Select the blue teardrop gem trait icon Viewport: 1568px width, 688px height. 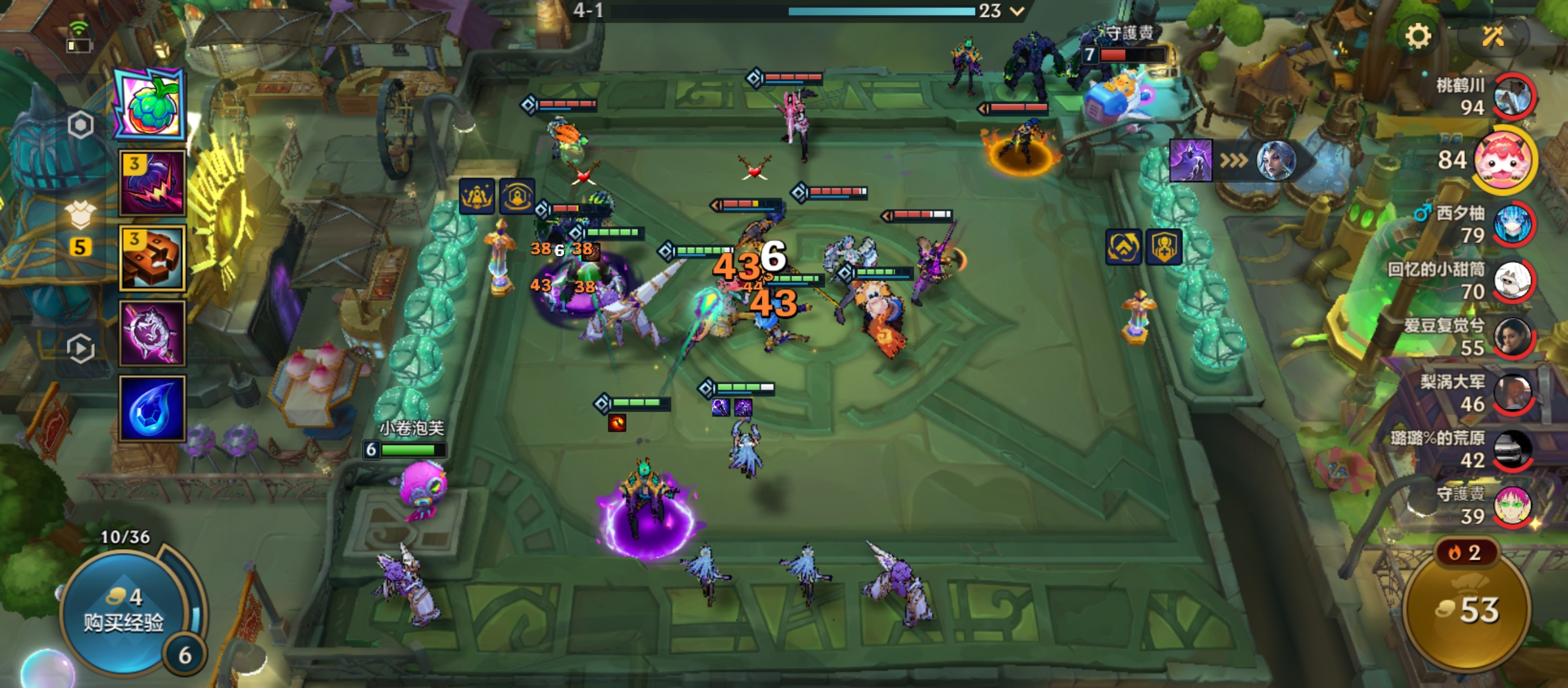coord(152,408)
